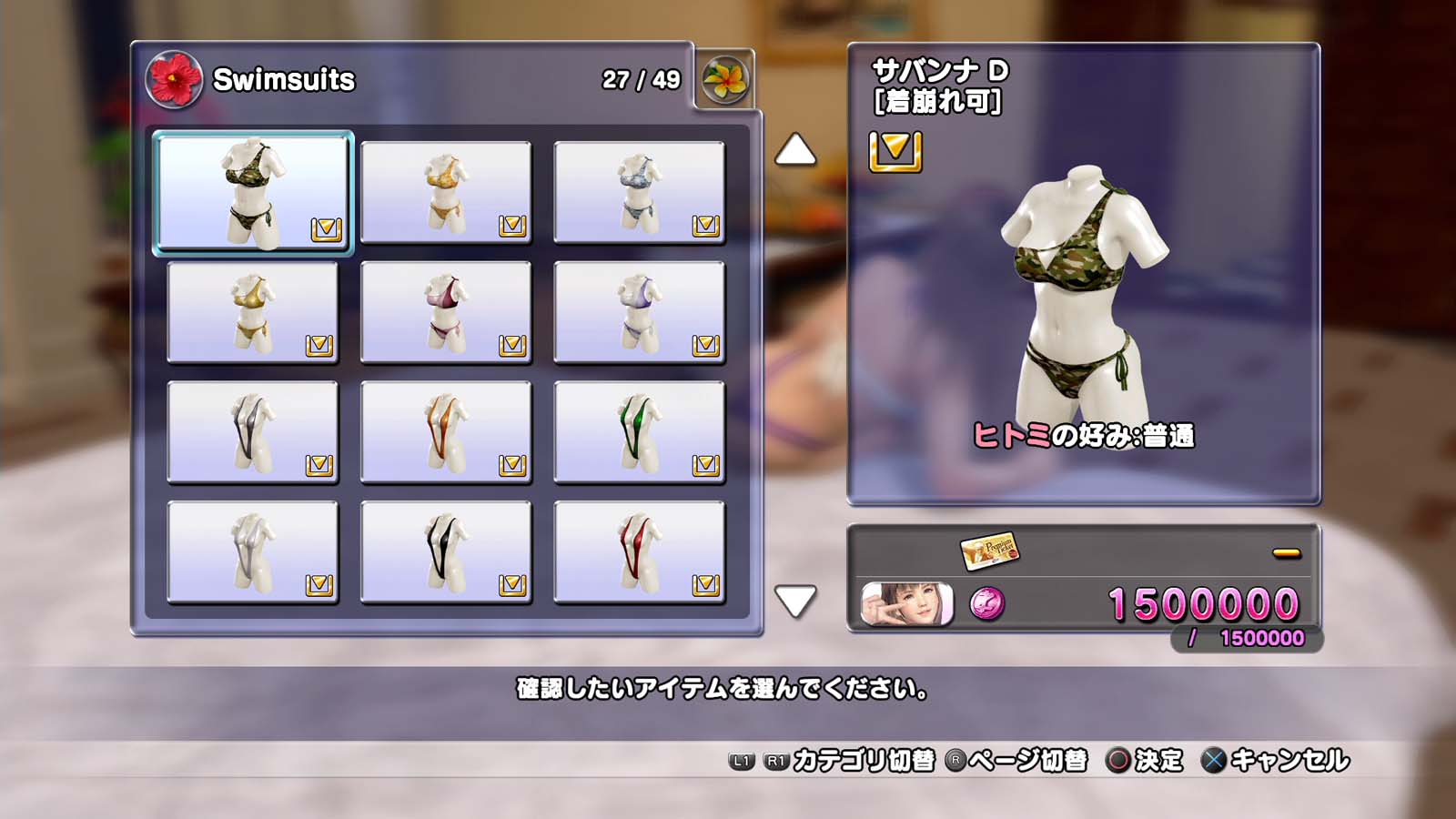
Task: Pick the silver-blue bikini swimsuit tile
Action: (x=639, y=192)
